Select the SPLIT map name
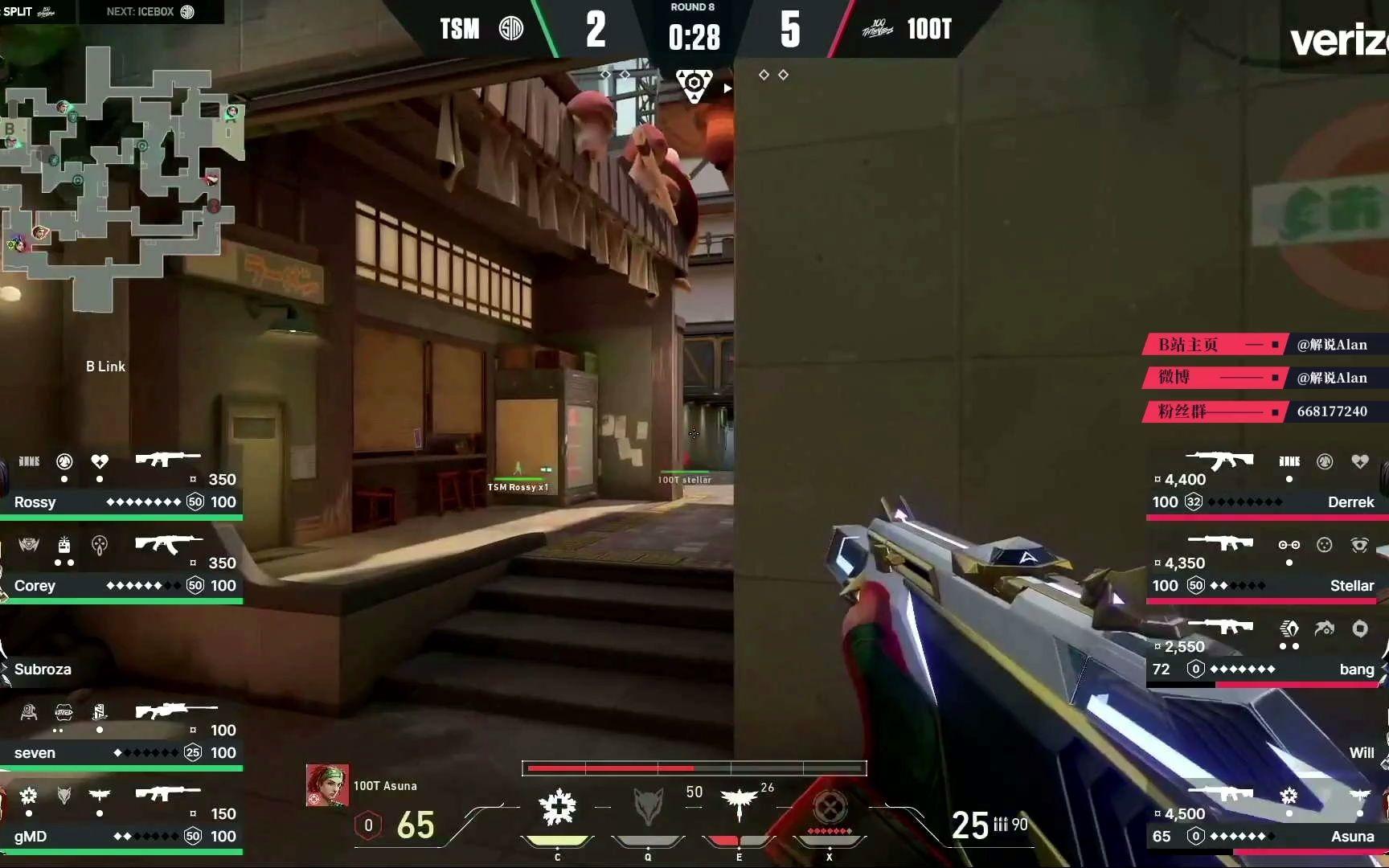This screenshot has width=1389, height=868. click(18, 12)
